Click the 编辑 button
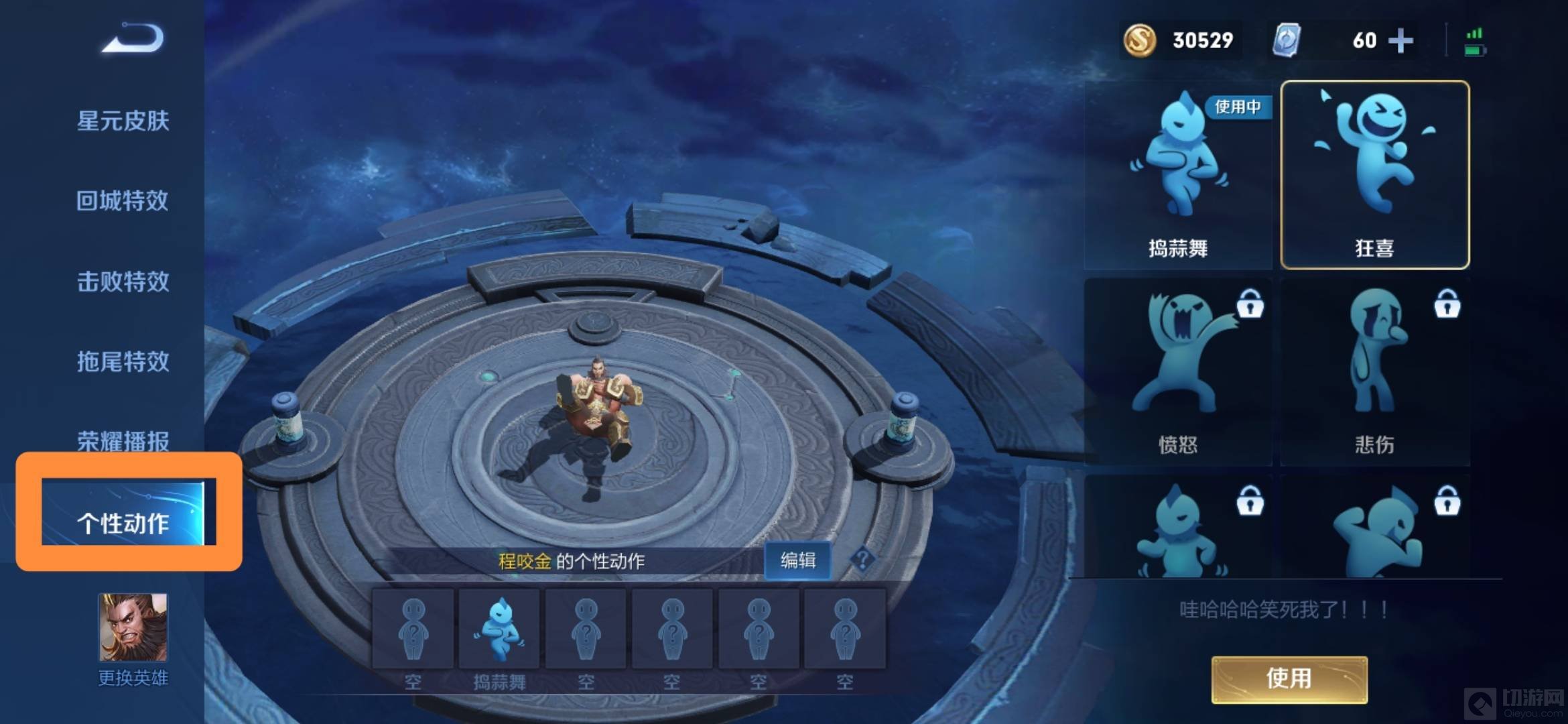 (x=797, y=560)
